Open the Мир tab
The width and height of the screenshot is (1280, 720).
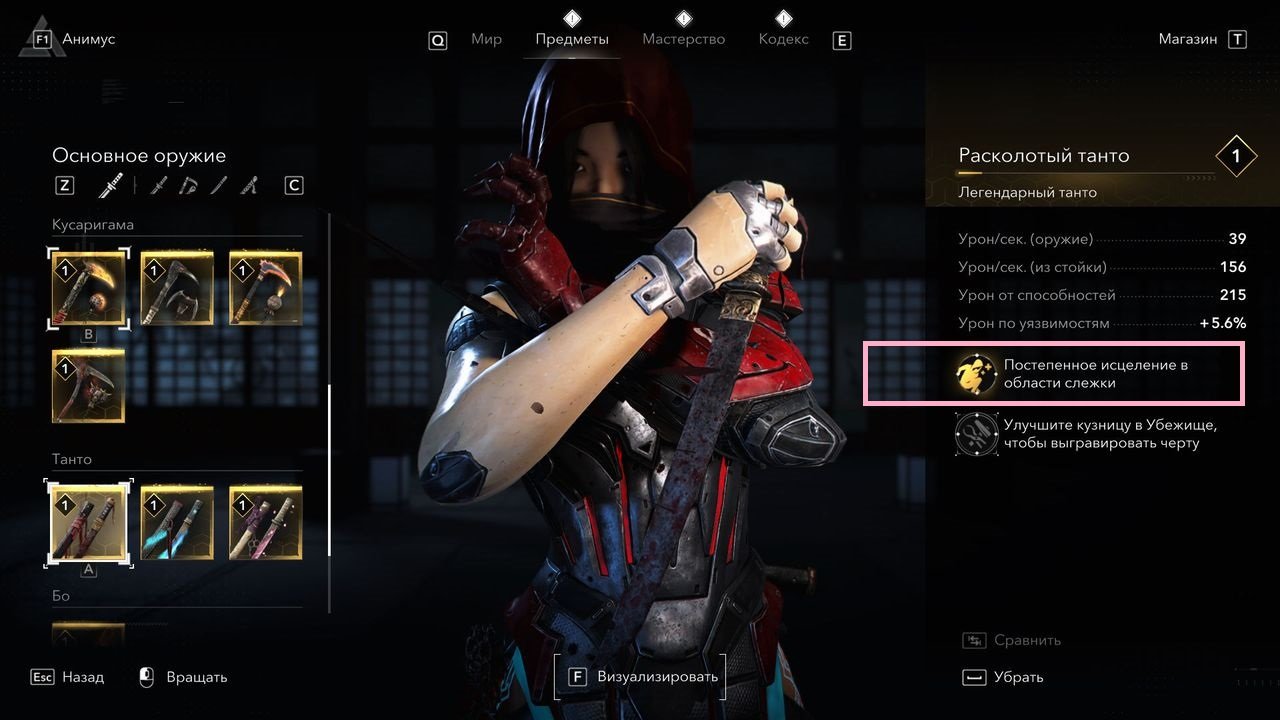tap(486, 40)
